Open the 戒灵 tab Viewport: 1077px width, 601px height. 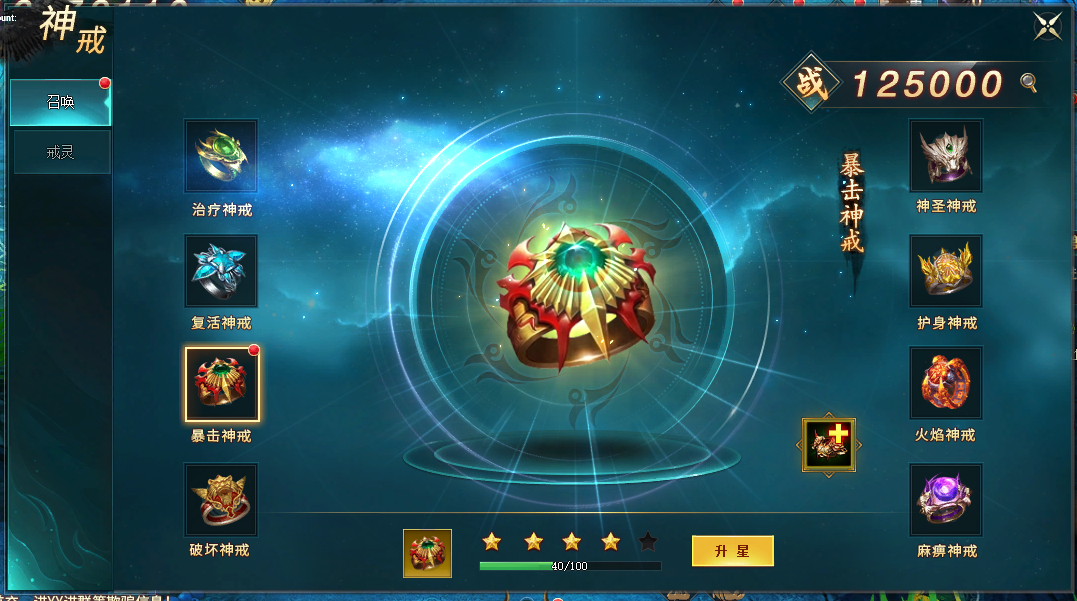click(60, 152)
